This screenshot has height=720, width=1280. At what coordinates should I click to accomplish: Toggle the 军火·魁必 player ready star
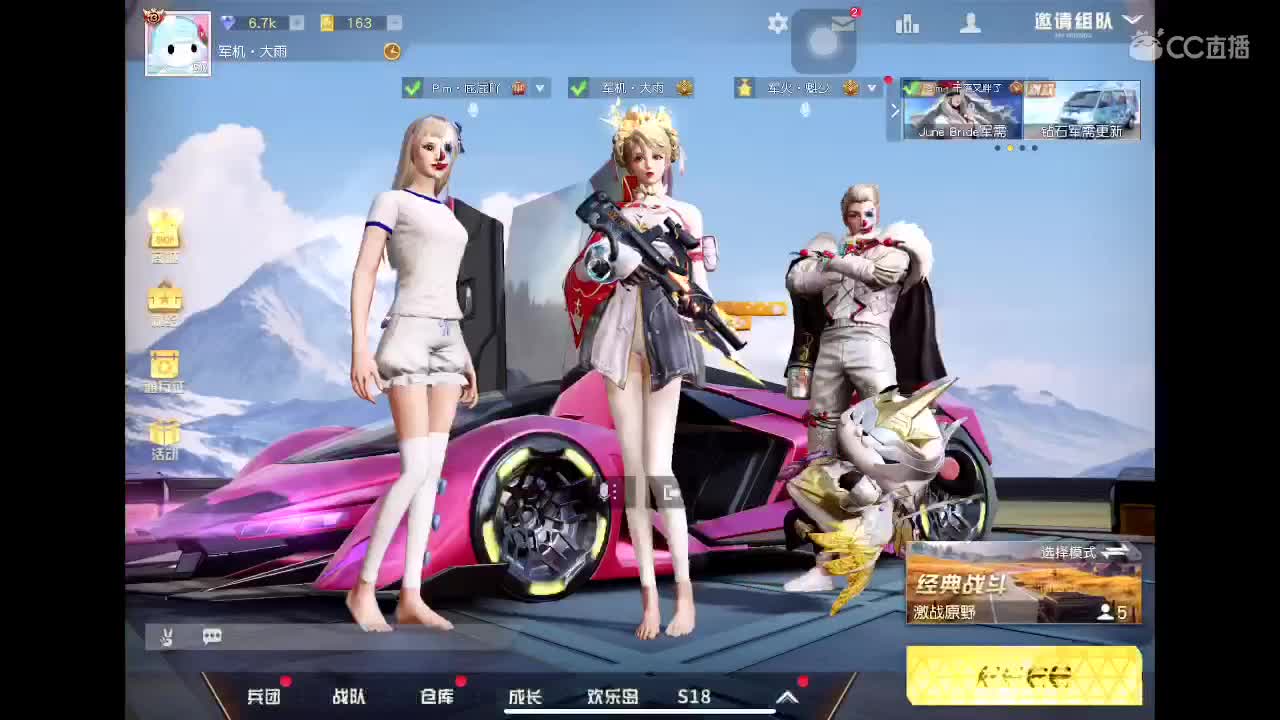(742, 88)
